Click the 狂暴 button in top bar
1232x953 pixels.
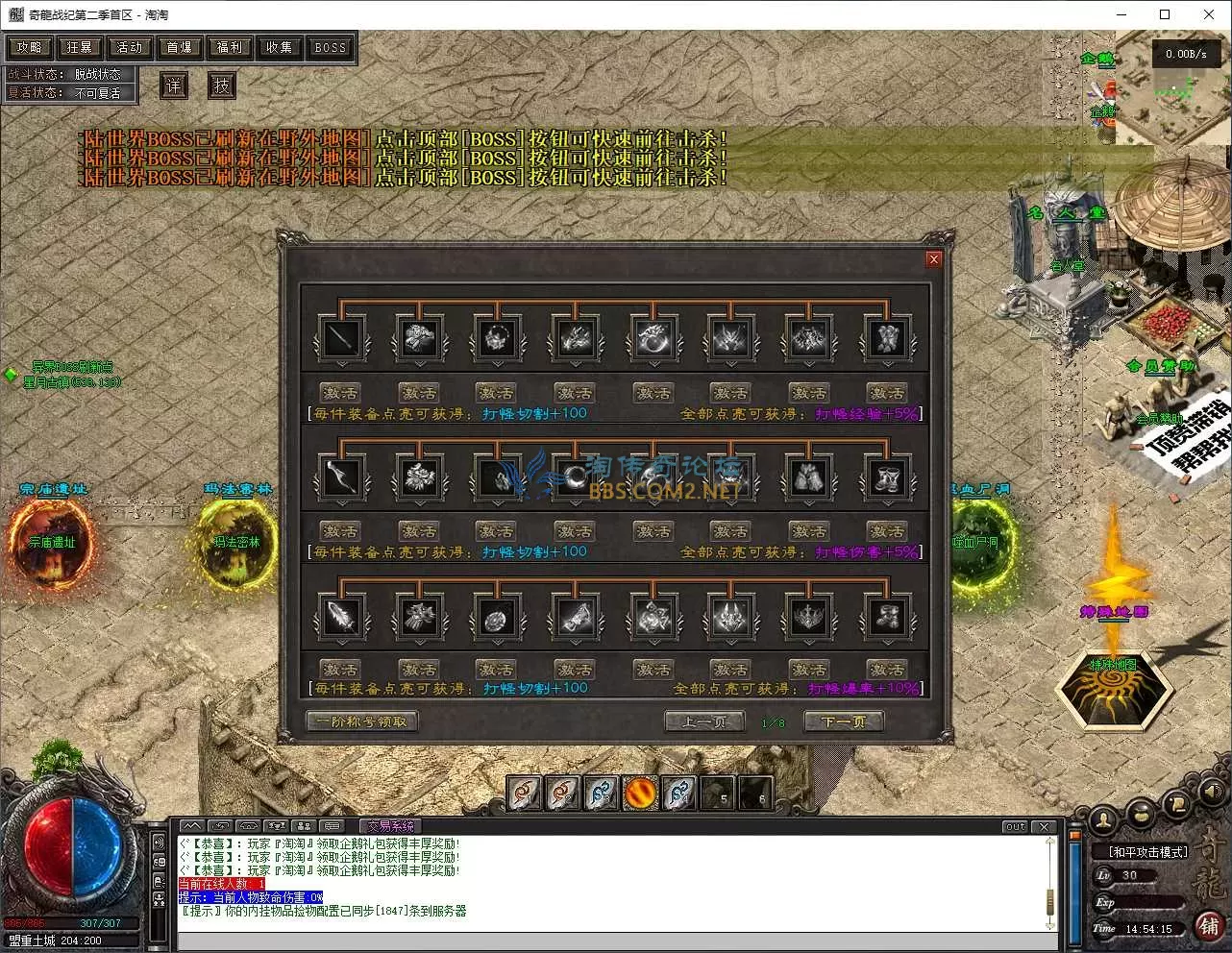pyautogui.click(x=80, y=47)
